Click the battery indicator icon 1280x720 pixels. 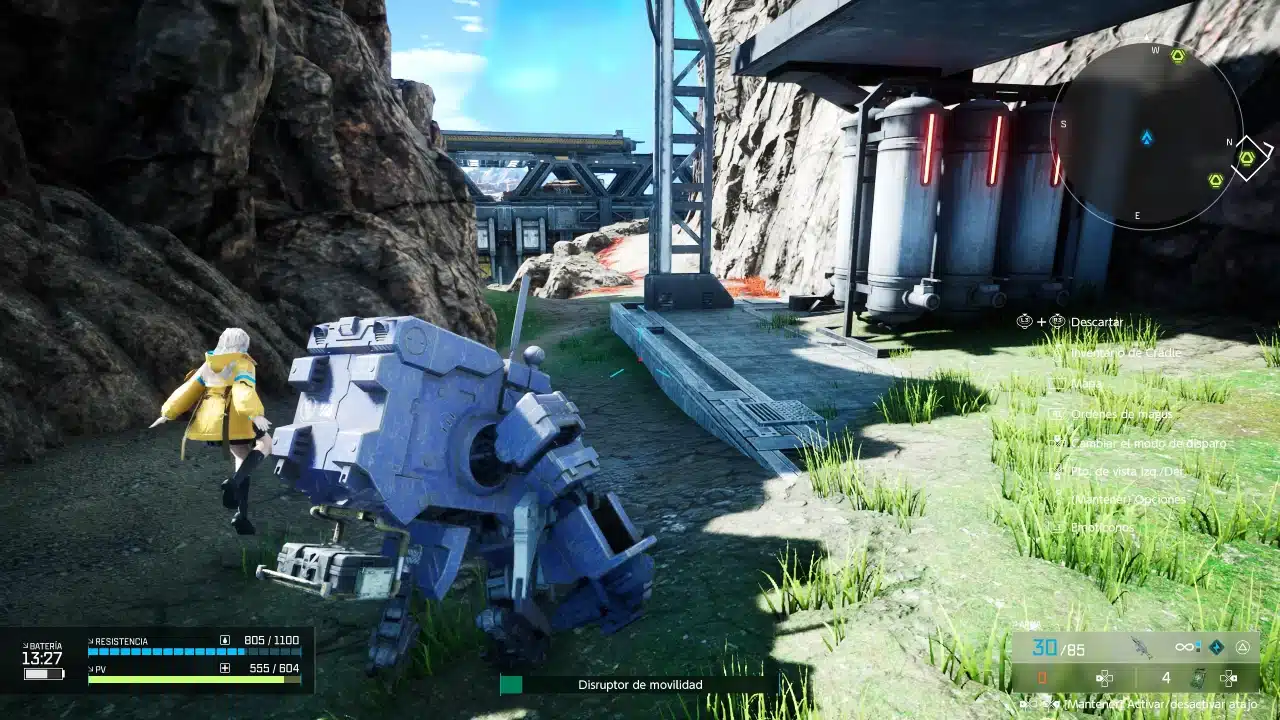coord(44,673)
